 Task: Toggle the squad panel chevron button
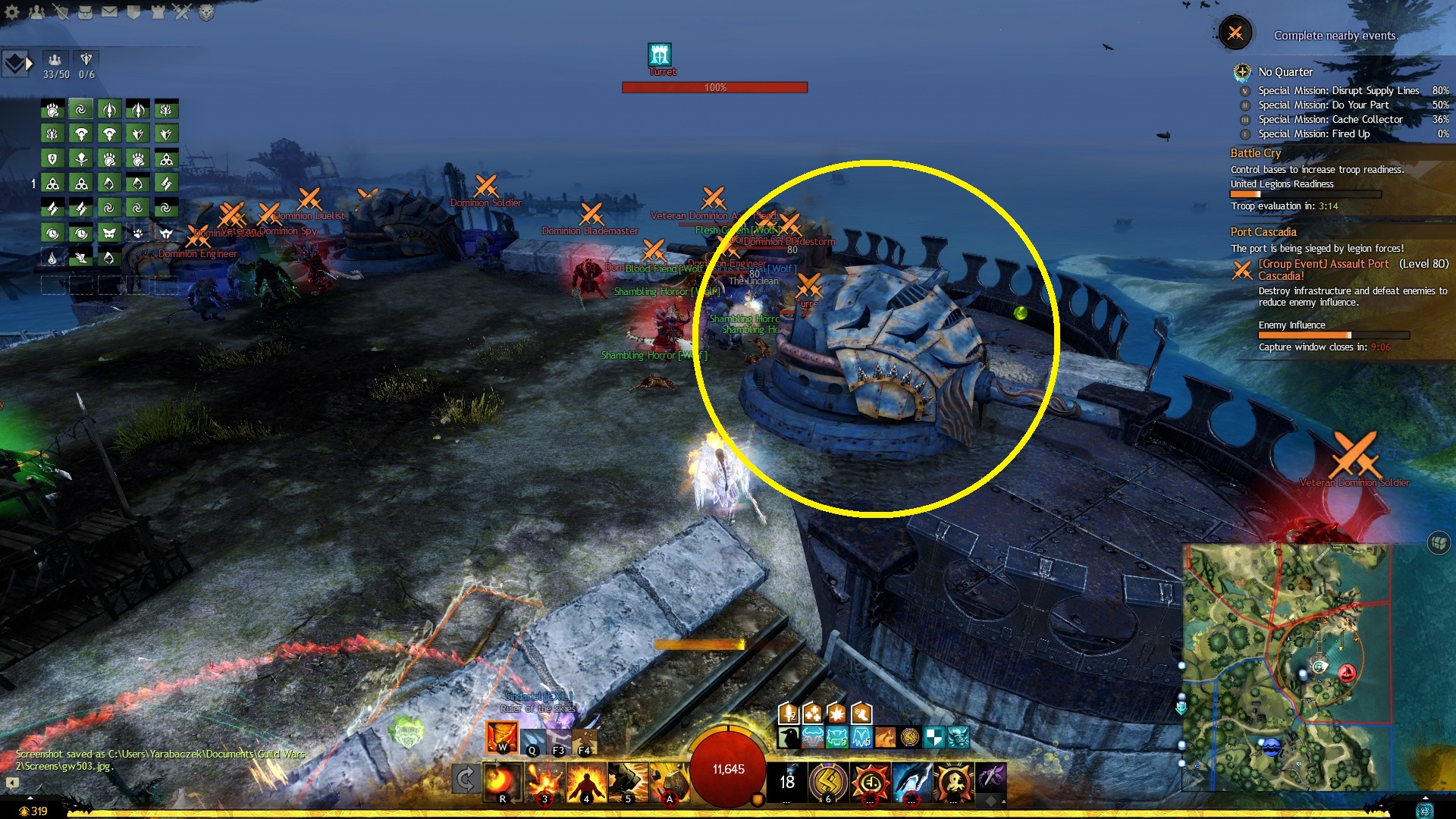[x=17, y=64]
